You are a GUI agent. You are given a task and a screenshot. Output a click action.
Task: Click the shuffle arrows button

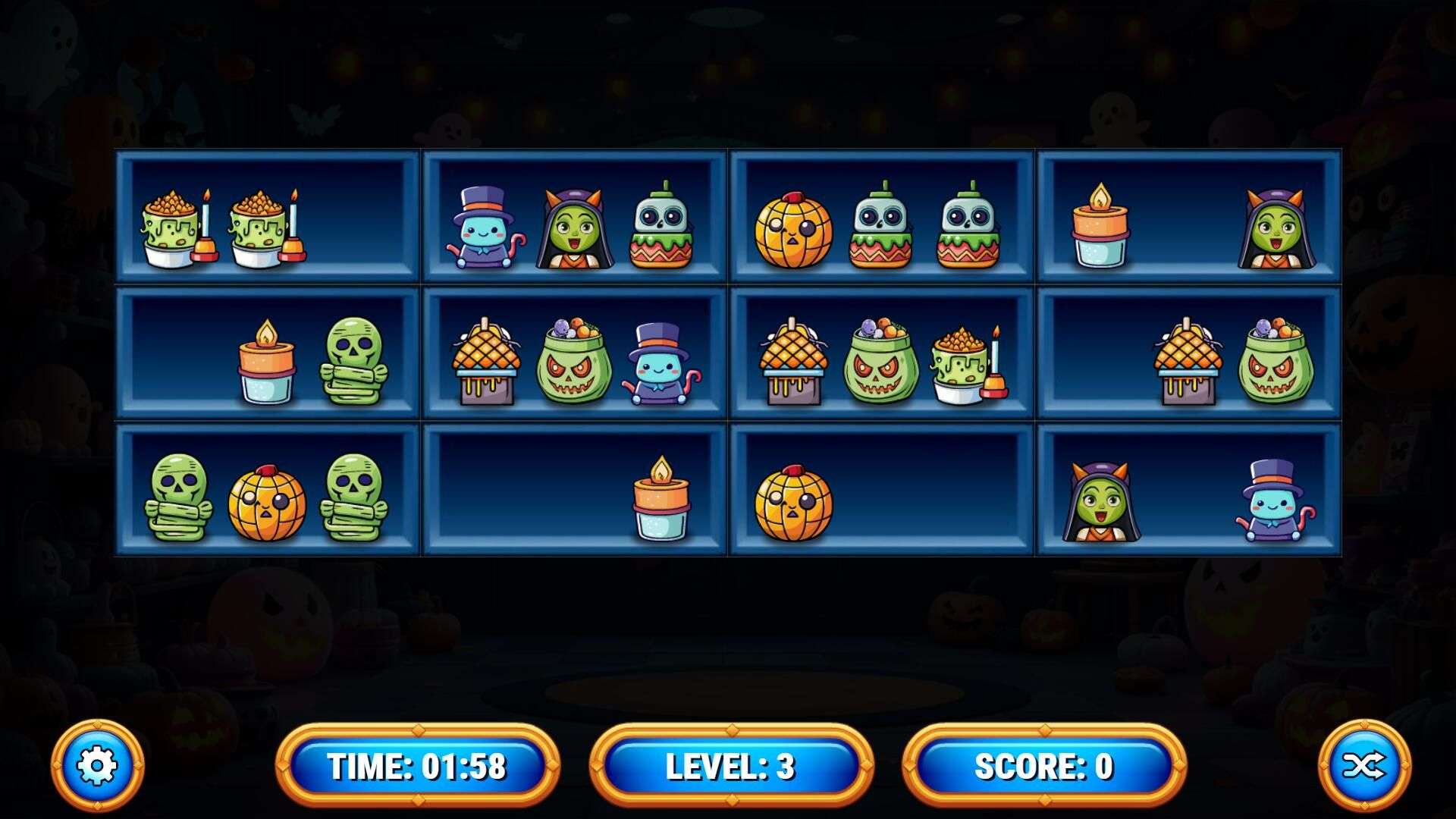(x=1364, y=766)
